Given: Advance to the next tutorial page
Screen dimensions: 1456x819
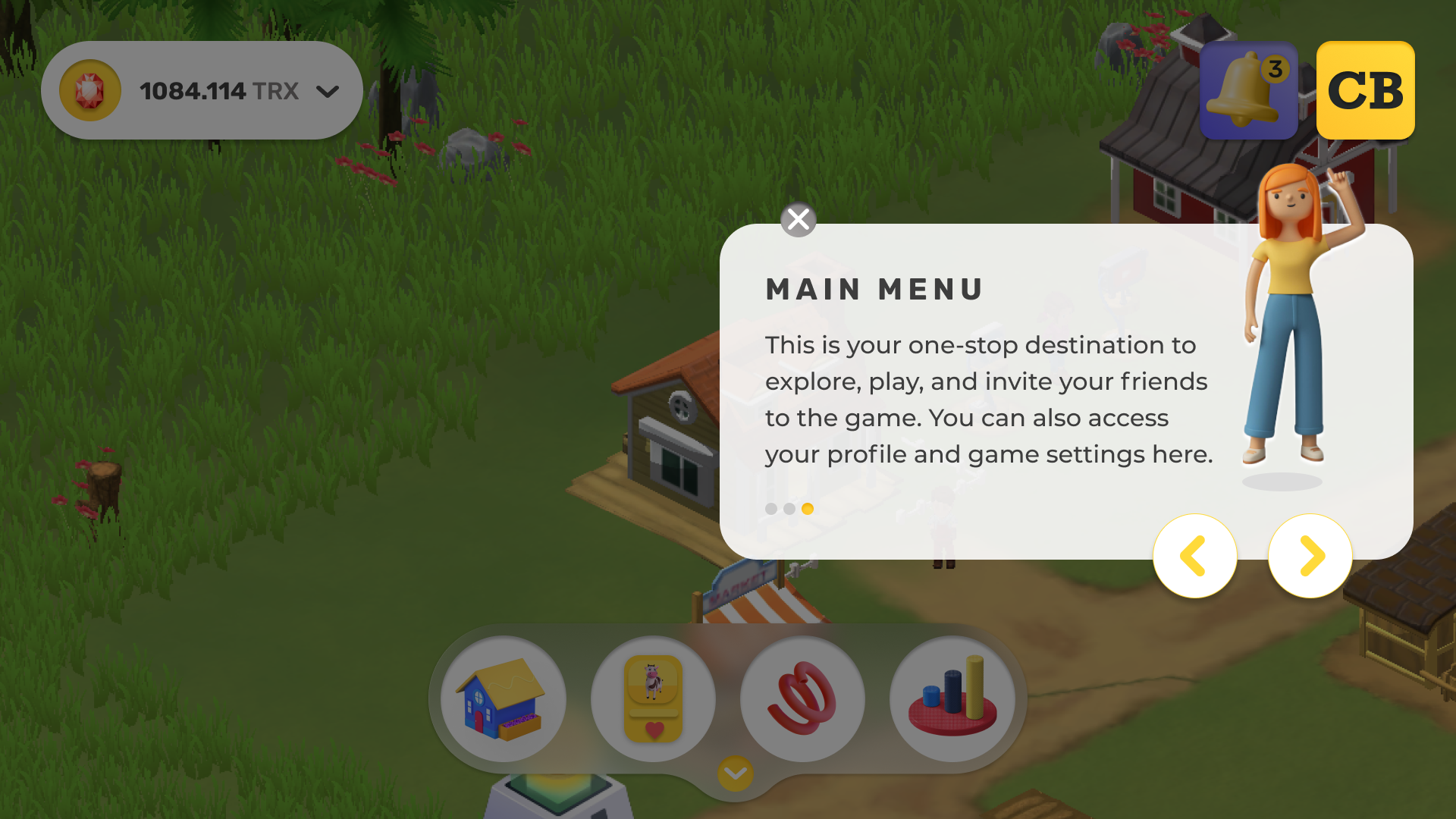Looking at the screenshot, I should (x=1310, y=556).
